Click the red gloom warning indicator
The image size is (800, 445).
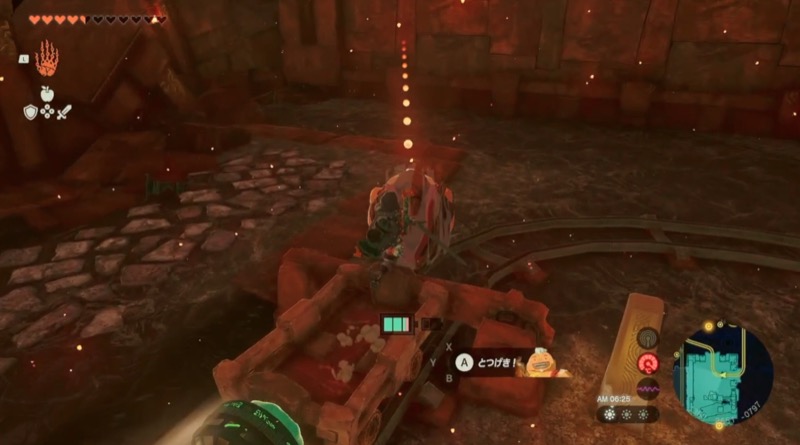point(647,364)
